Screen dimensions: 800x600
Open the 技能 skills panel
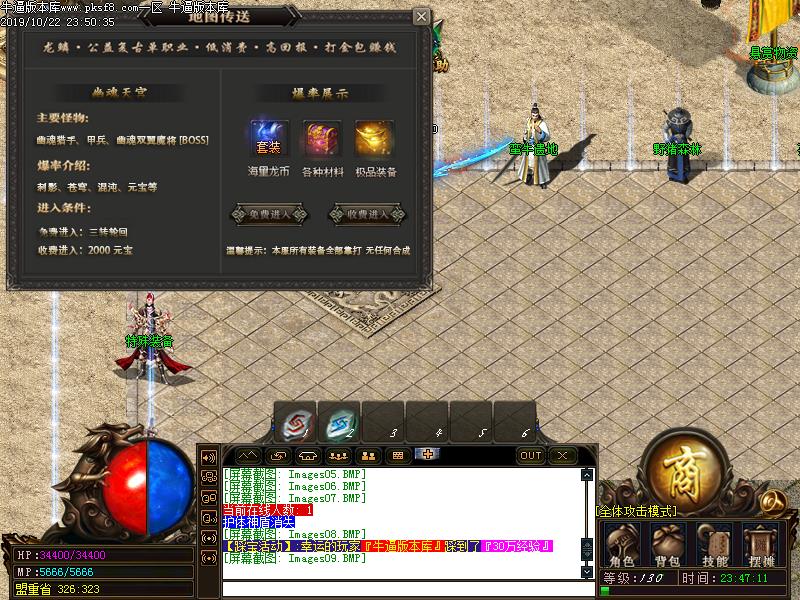714,545
